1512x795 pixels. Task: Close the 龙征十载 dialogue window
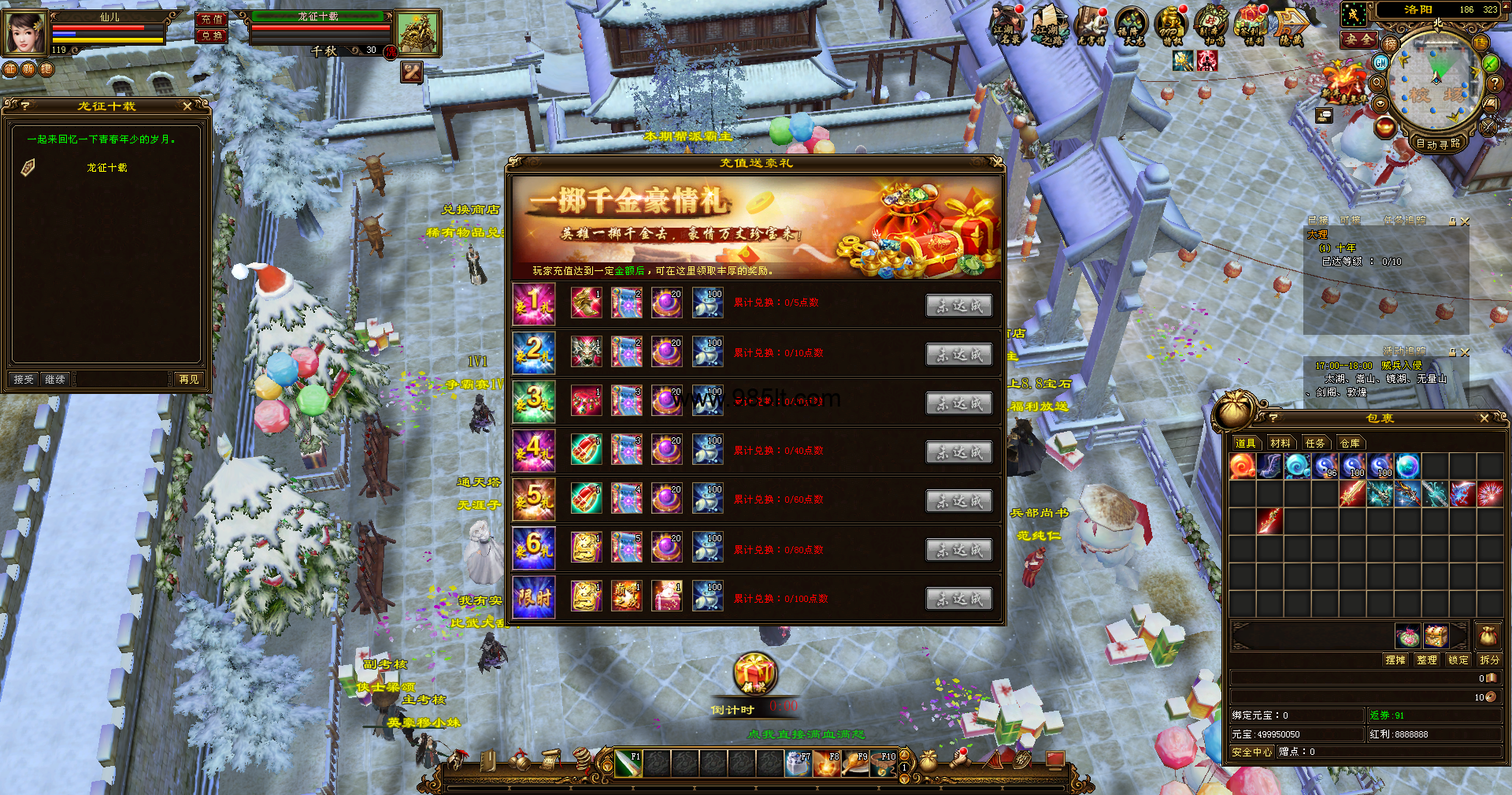click(x=187, y=106)
